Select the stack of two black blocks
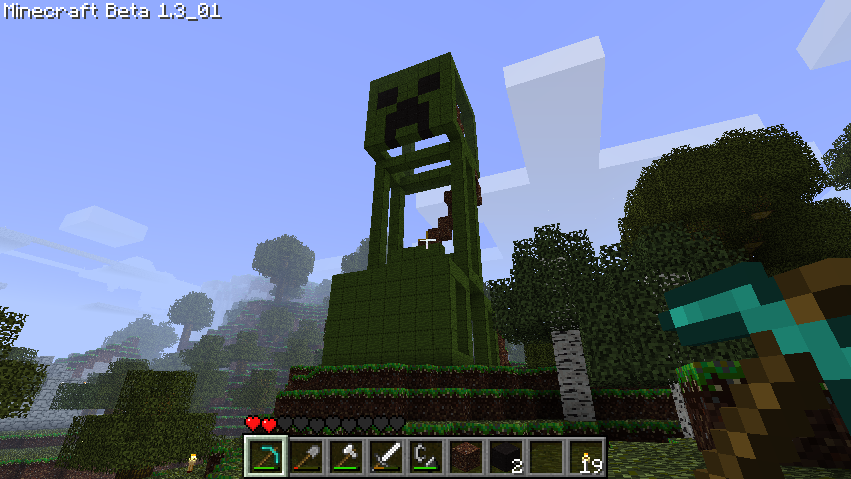Image resolution: width=851 pixels, height=479 pixels. 506,457
